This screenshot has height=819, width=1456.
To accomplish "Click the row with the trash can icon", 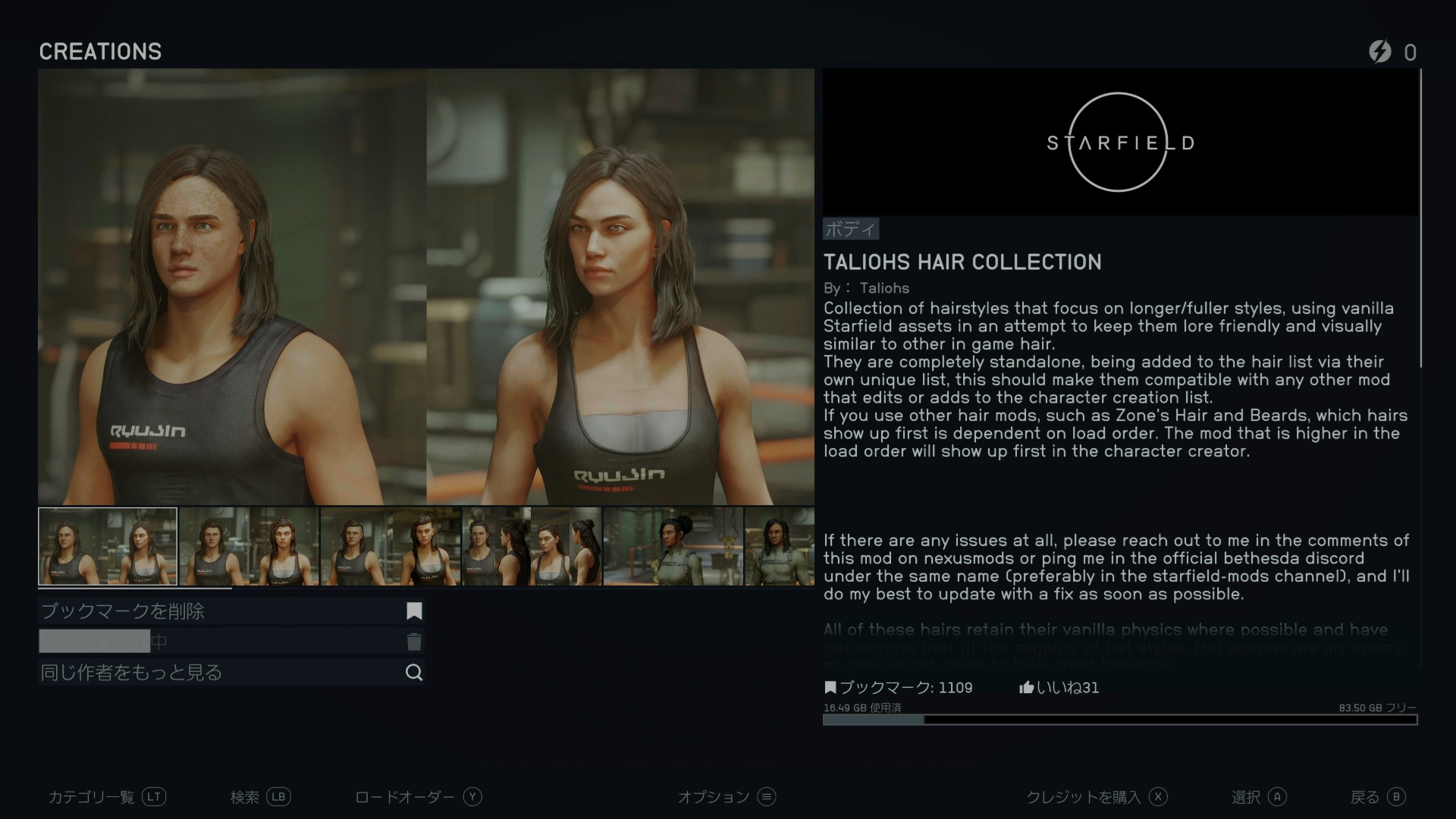I will [x=231, y=642].
